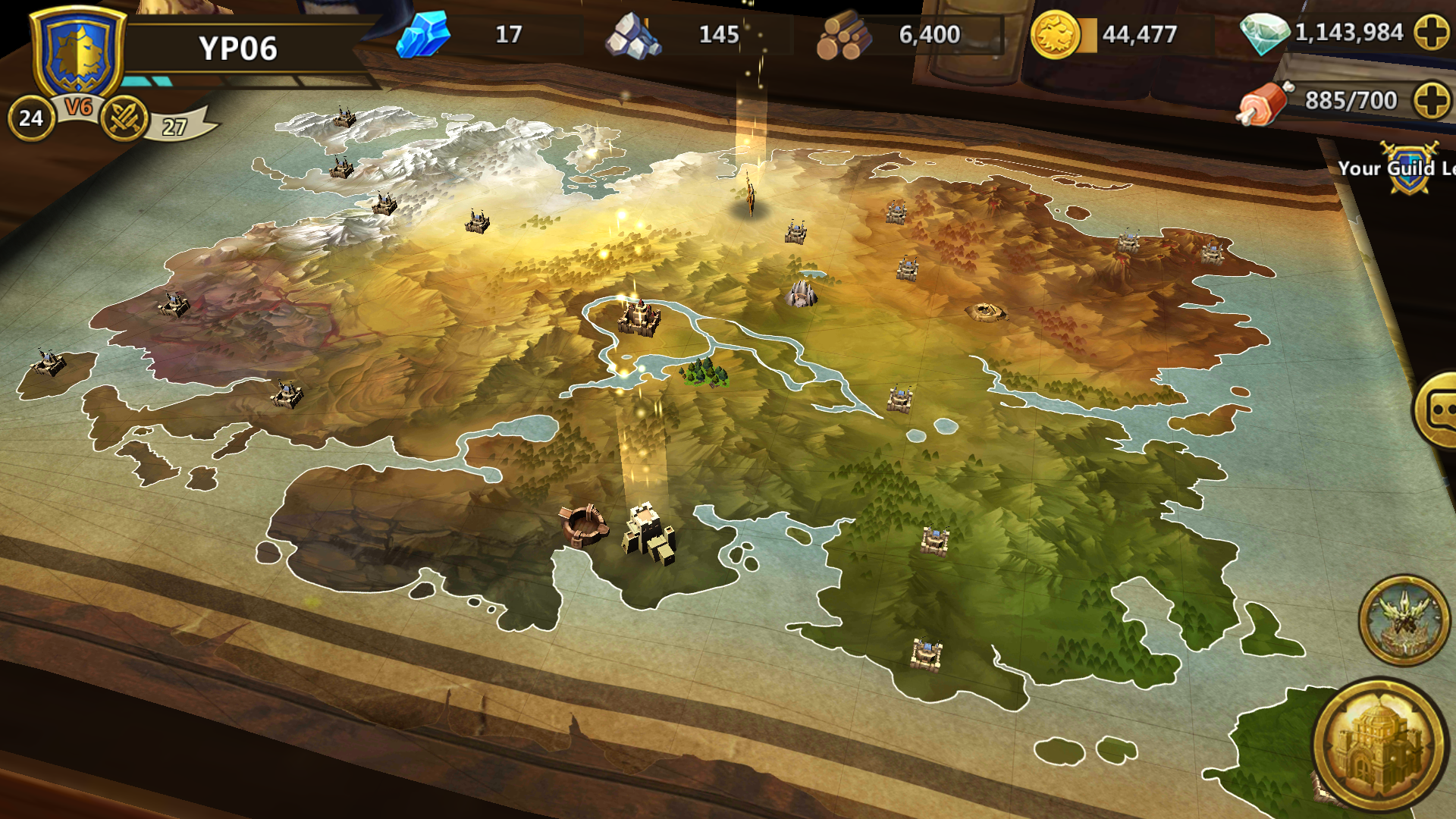Select the large central castle on the map
Viewport: 1456px width, 819px height.
coord(639,318)
